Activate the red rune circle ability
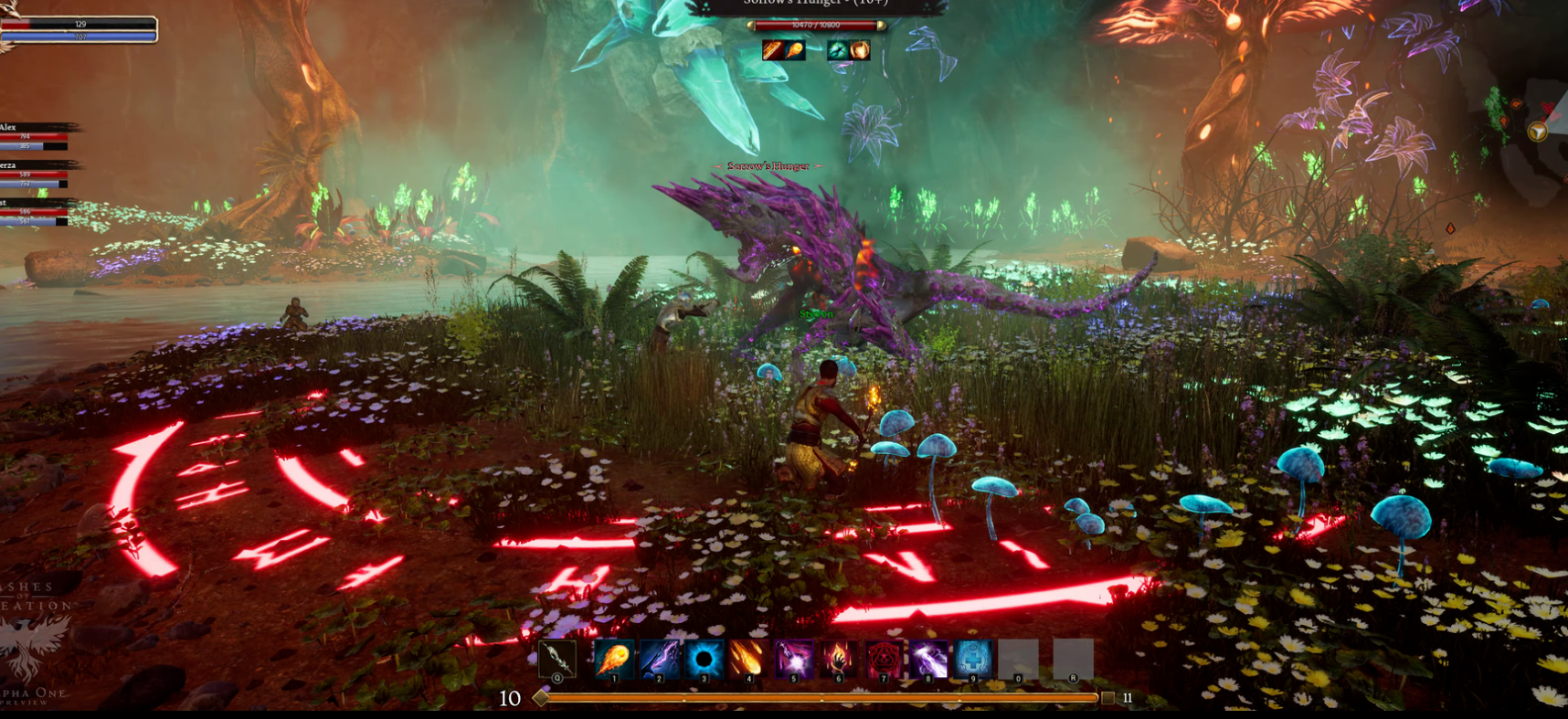Screen dimensions: 1568x719 [x=883, y=659]
